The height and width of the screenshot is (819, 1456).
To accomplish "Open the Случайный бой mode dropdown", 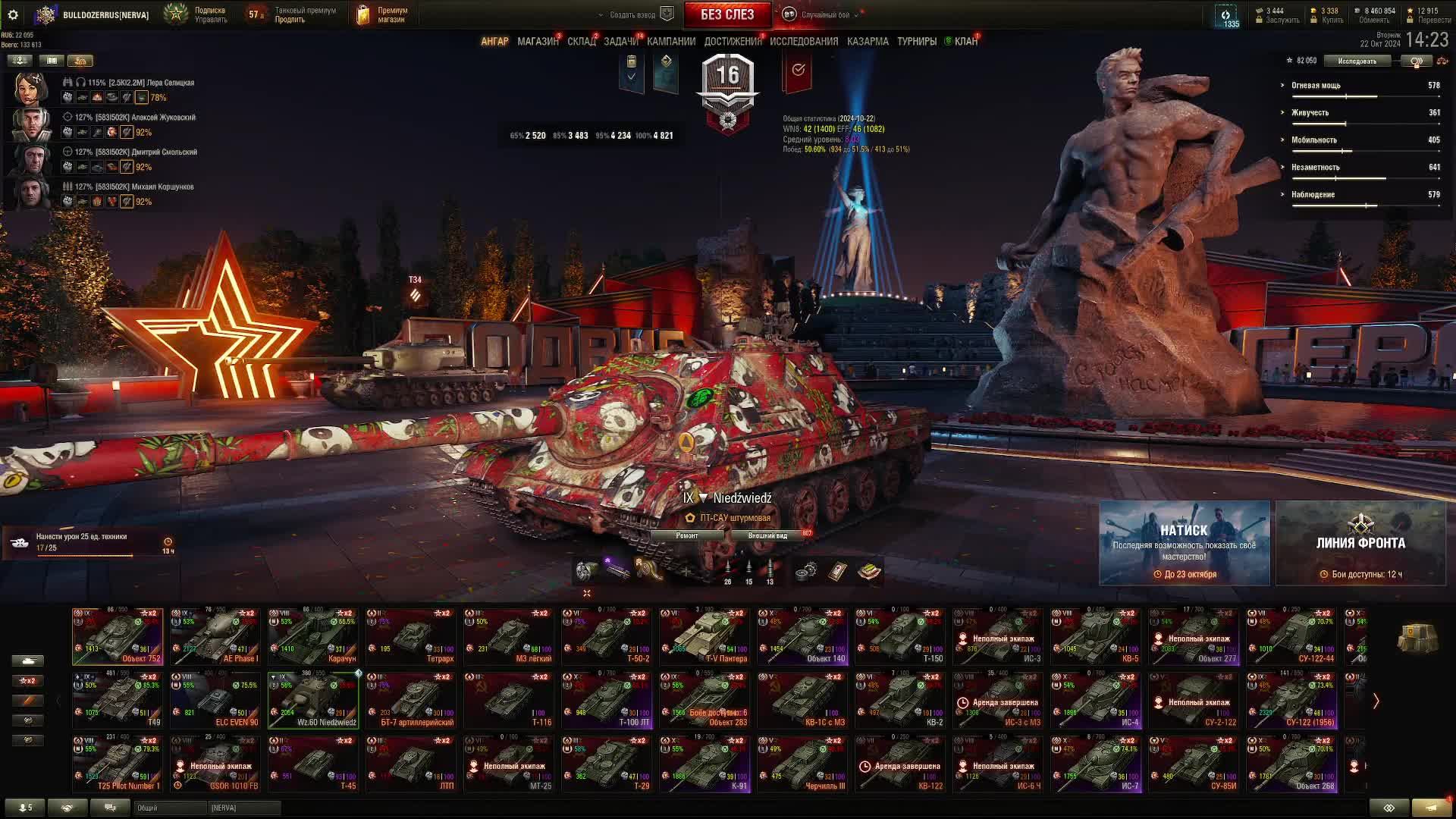I will (824, 14).
